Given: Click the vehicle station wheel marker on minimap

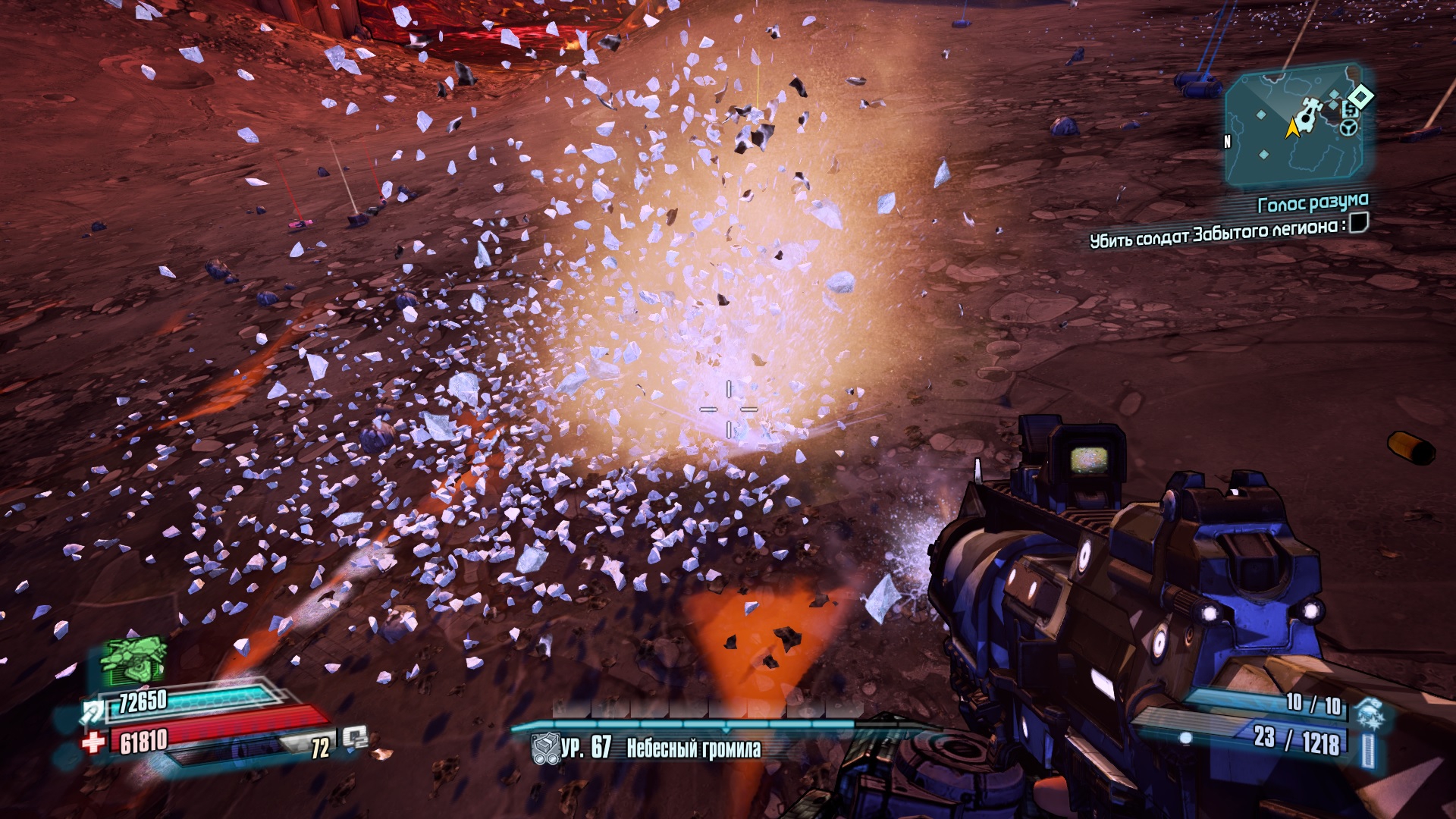Looking at the screenshot, I should click(1350, 128).
